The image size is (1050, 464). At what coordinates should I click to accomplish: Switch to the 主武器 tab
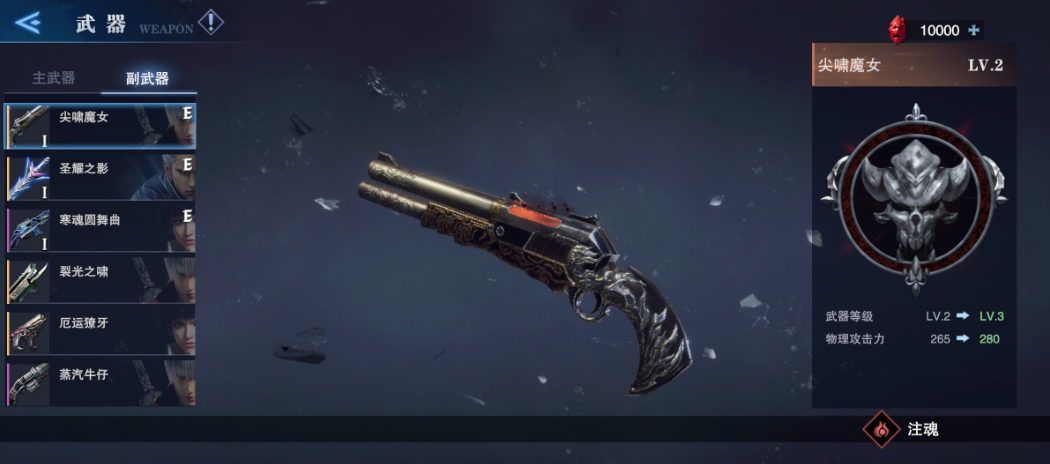point(53,78)
